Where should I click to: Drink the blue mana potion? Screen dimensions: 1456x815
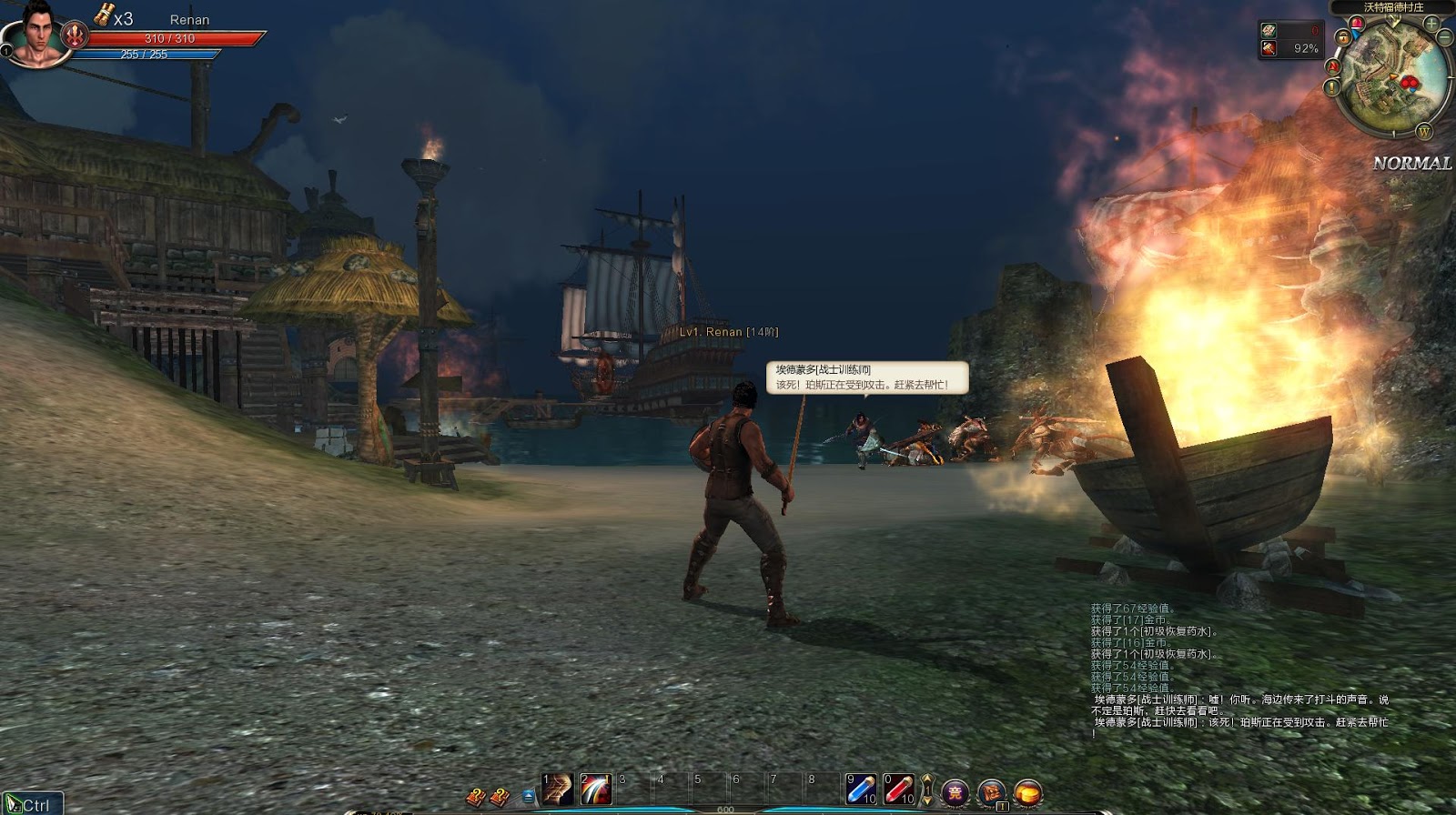coord(861,789)
